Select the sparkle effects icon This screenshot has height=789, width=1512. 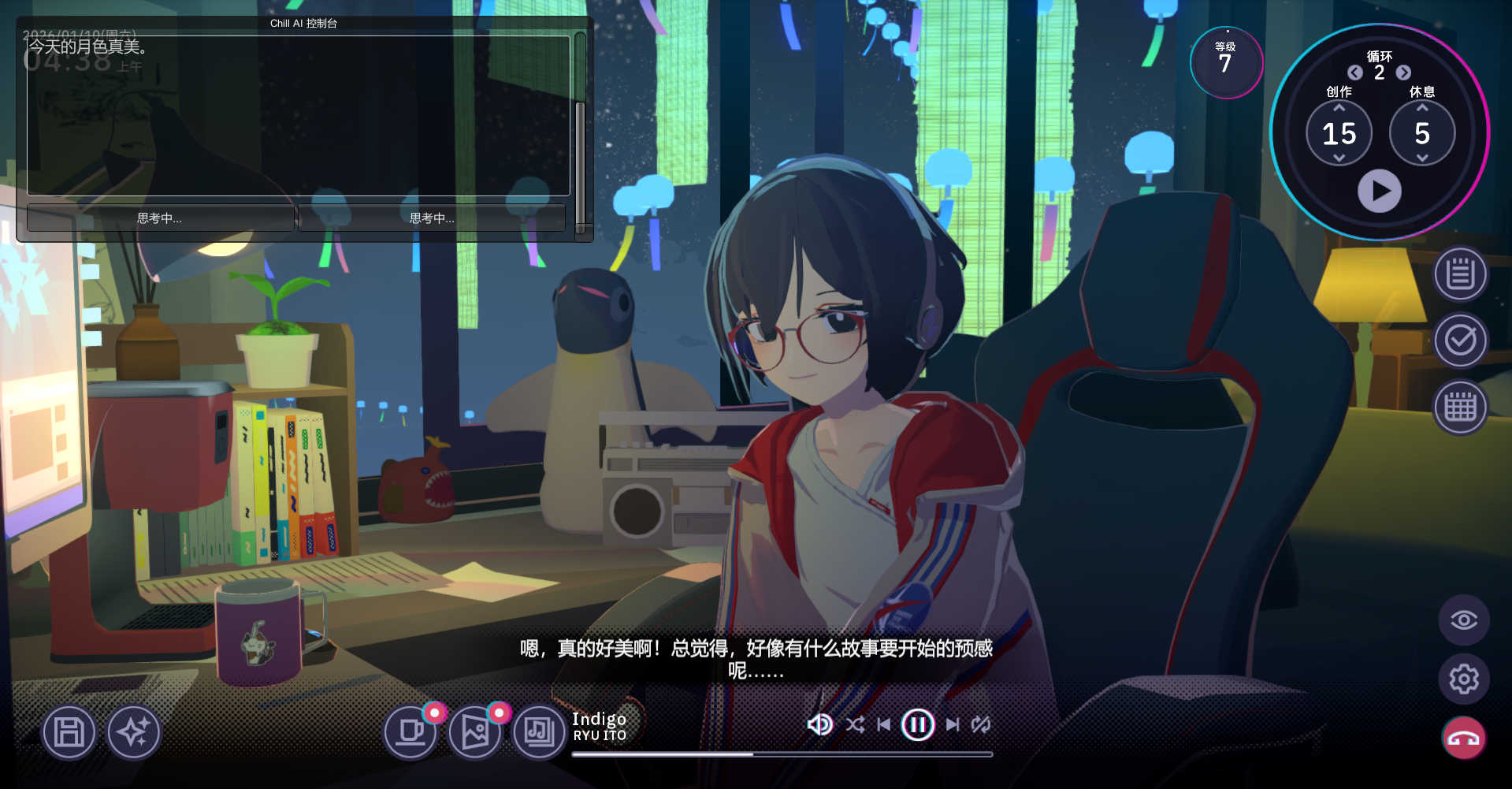point(133,731)
